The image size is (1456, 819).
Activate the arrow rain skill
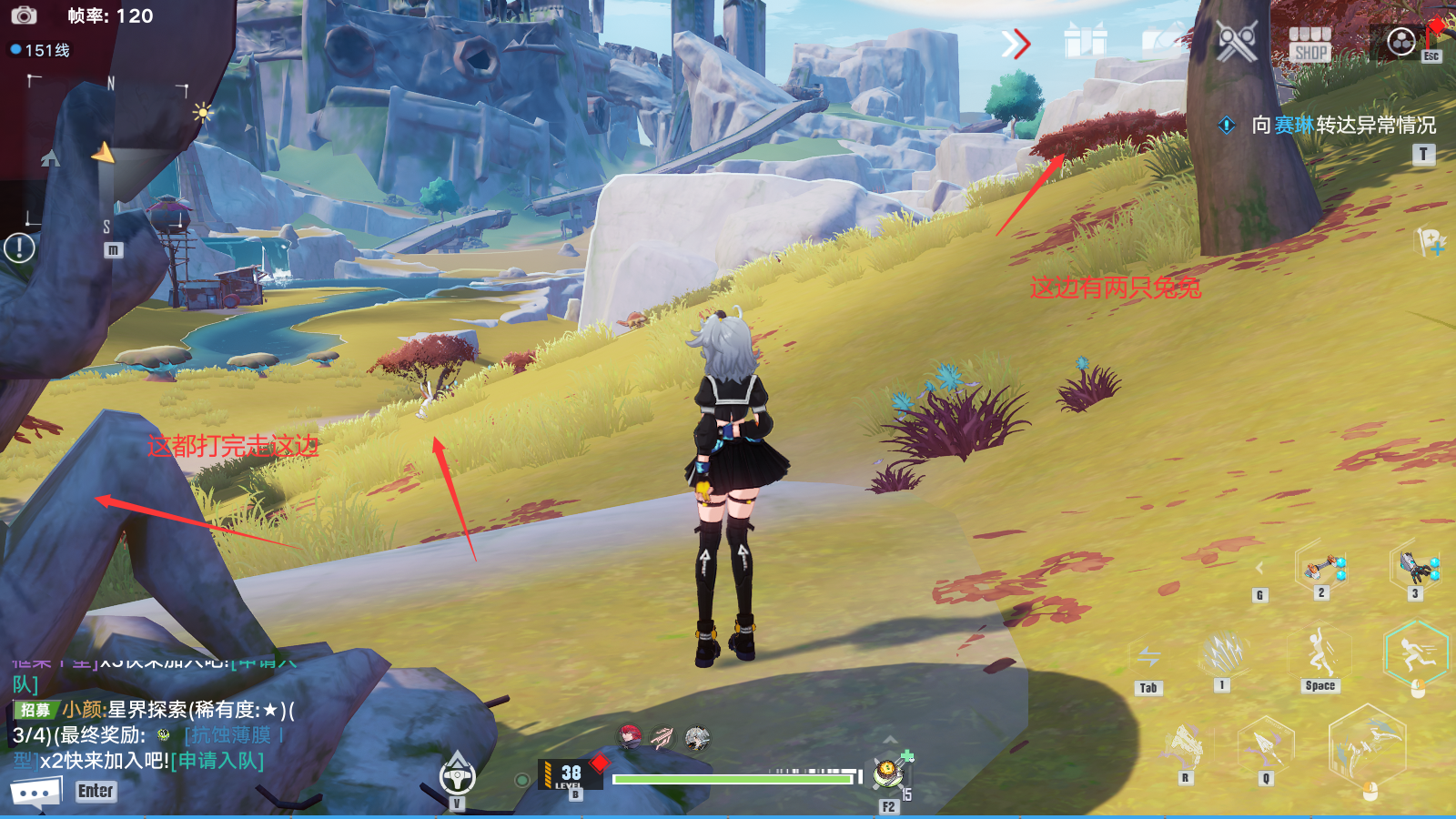point(1223,653)
